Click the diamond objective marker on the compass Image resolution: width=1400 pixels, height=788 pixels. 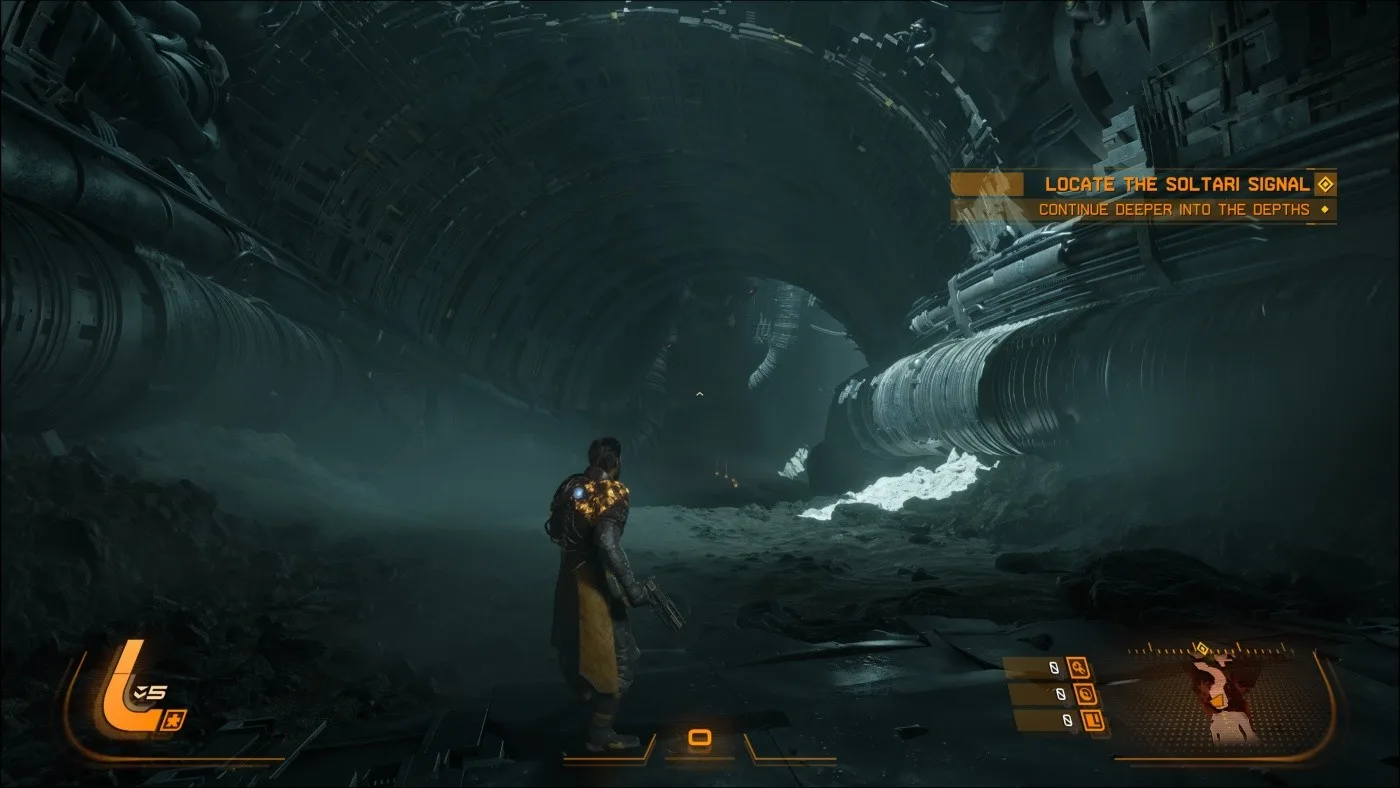(x=1201, y=649)
